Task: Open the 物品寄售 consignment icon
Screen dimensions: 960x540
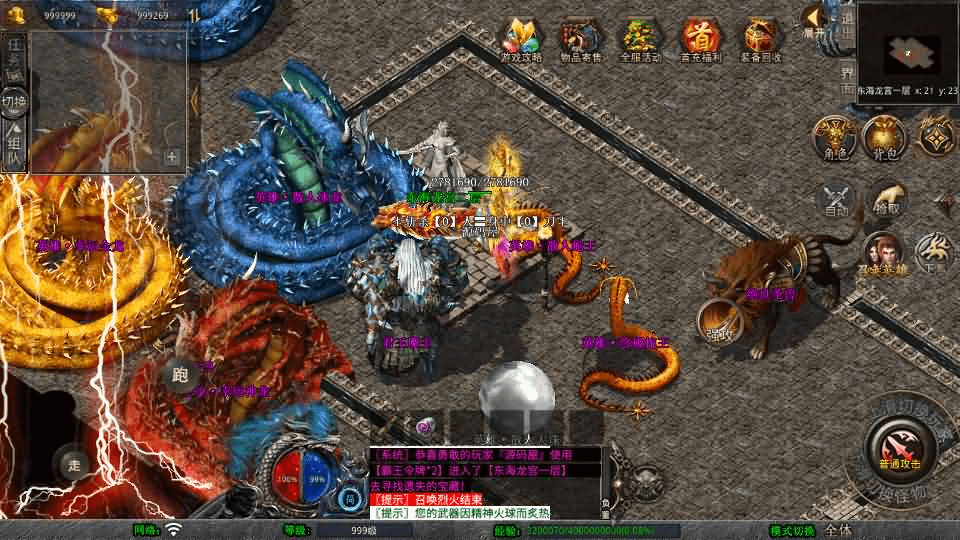Action: point(581,38)
